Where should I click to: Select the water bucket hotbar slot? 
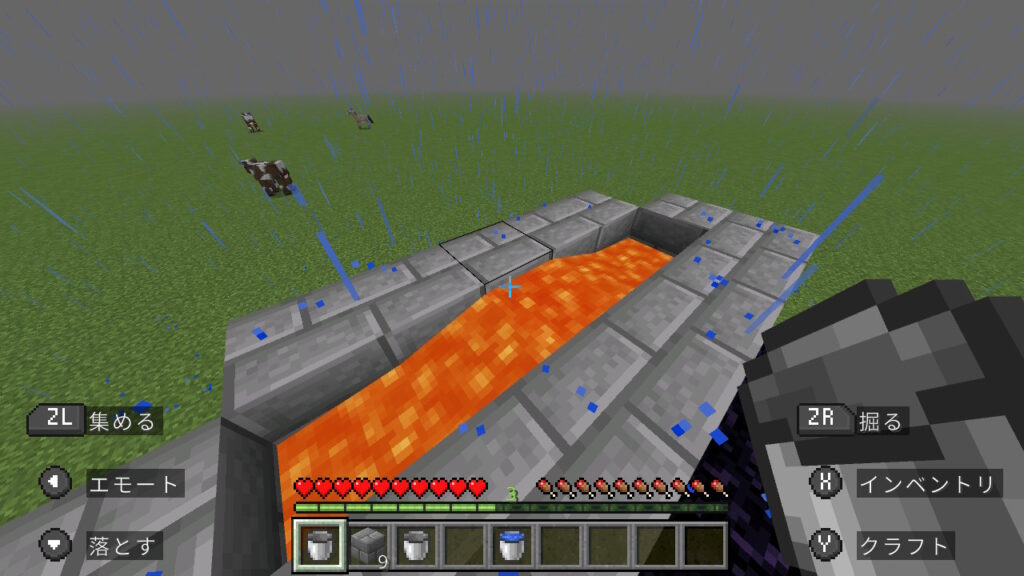[509, 546]
